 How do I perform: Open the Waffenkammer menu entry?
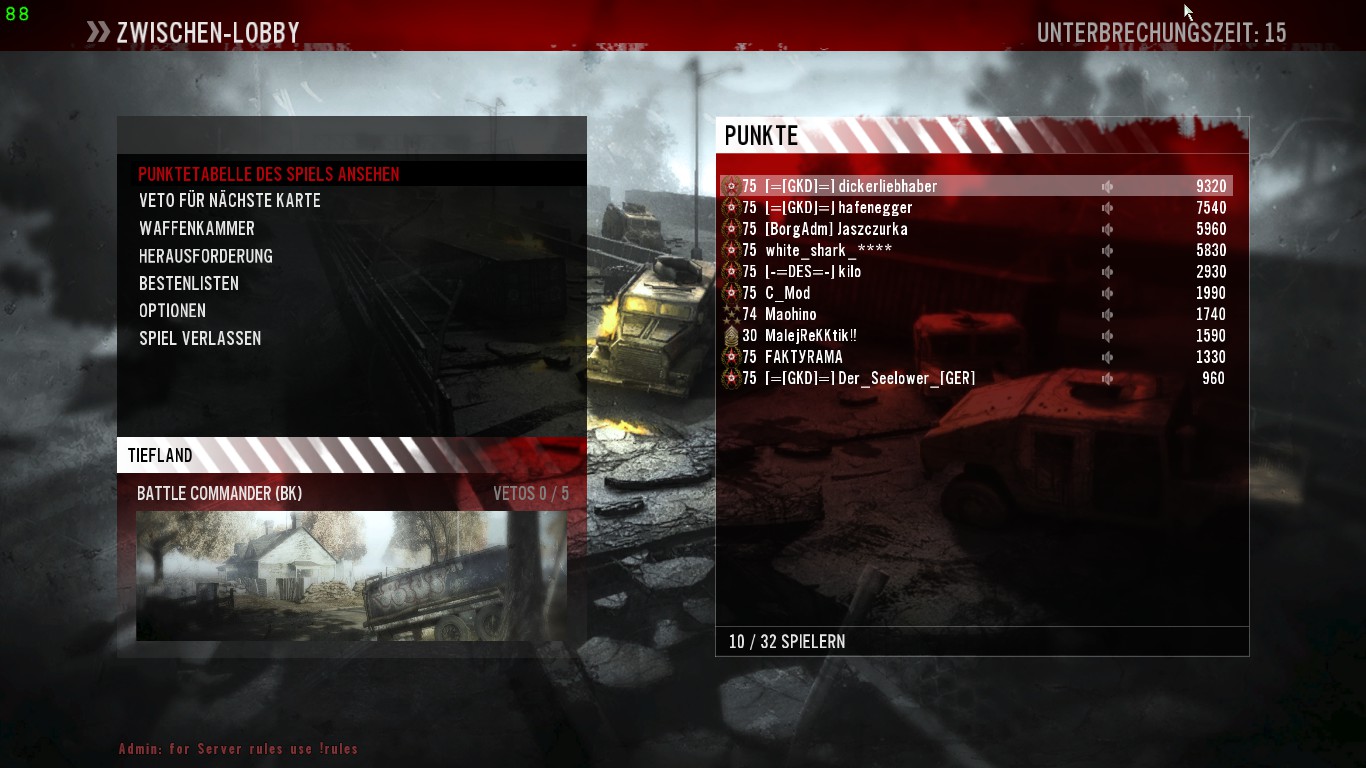197,228
